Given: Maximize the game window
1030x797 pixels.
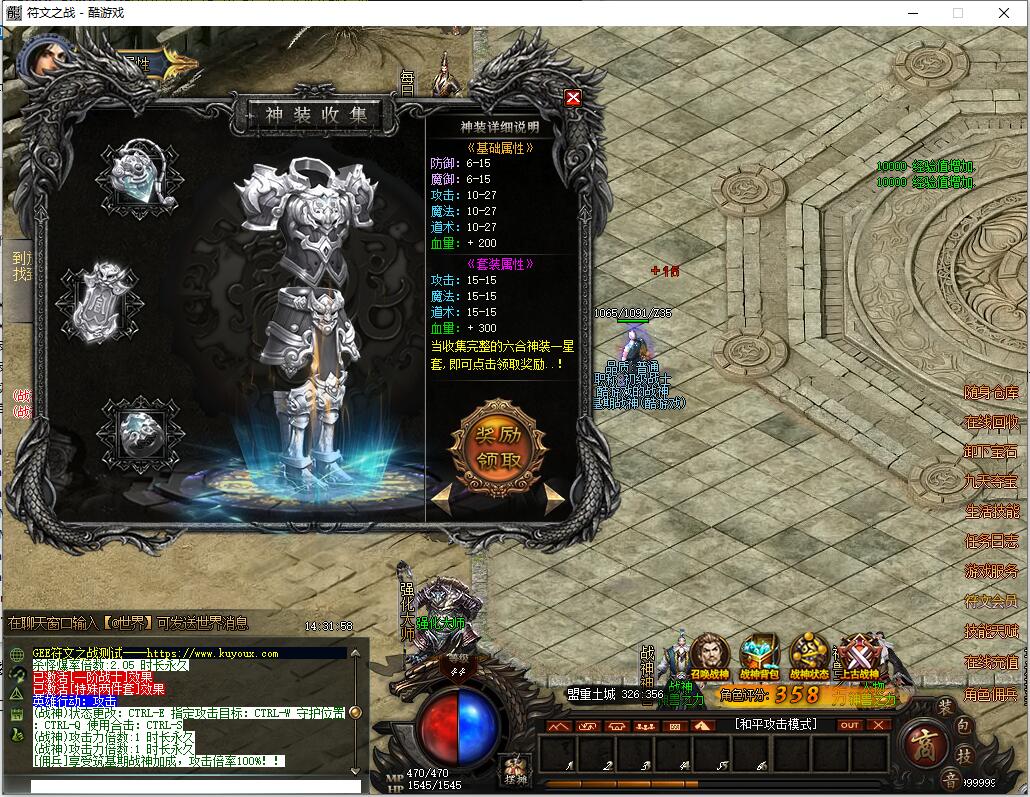Looking at the screenshot, I should coord(958,13).
